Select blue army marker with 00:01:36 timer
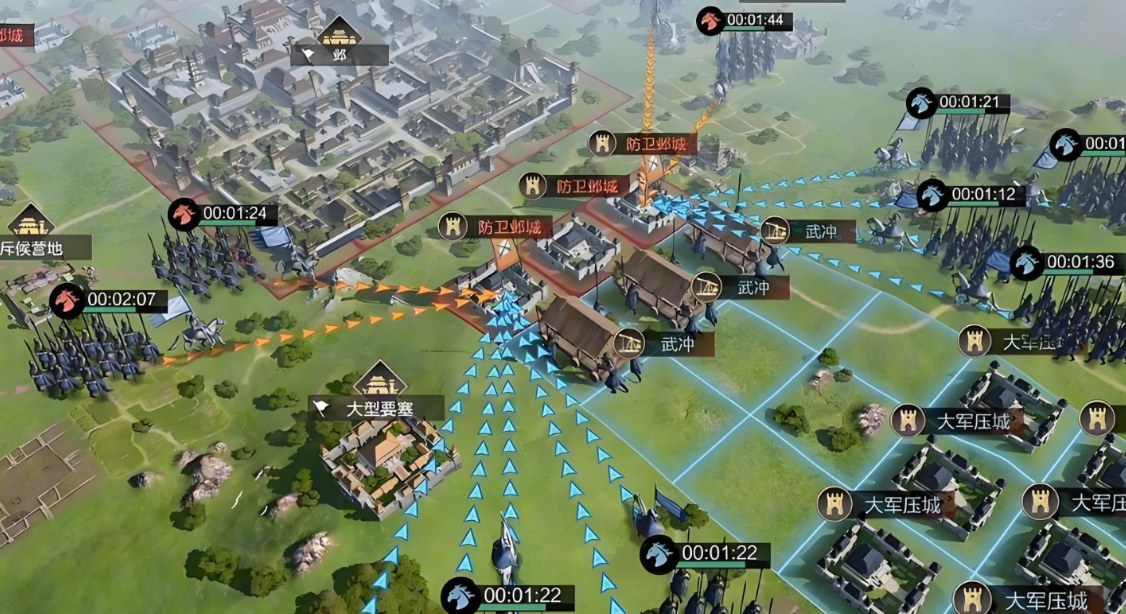This screenshot has height=614, width=1126. click(x=1026, y=263)
